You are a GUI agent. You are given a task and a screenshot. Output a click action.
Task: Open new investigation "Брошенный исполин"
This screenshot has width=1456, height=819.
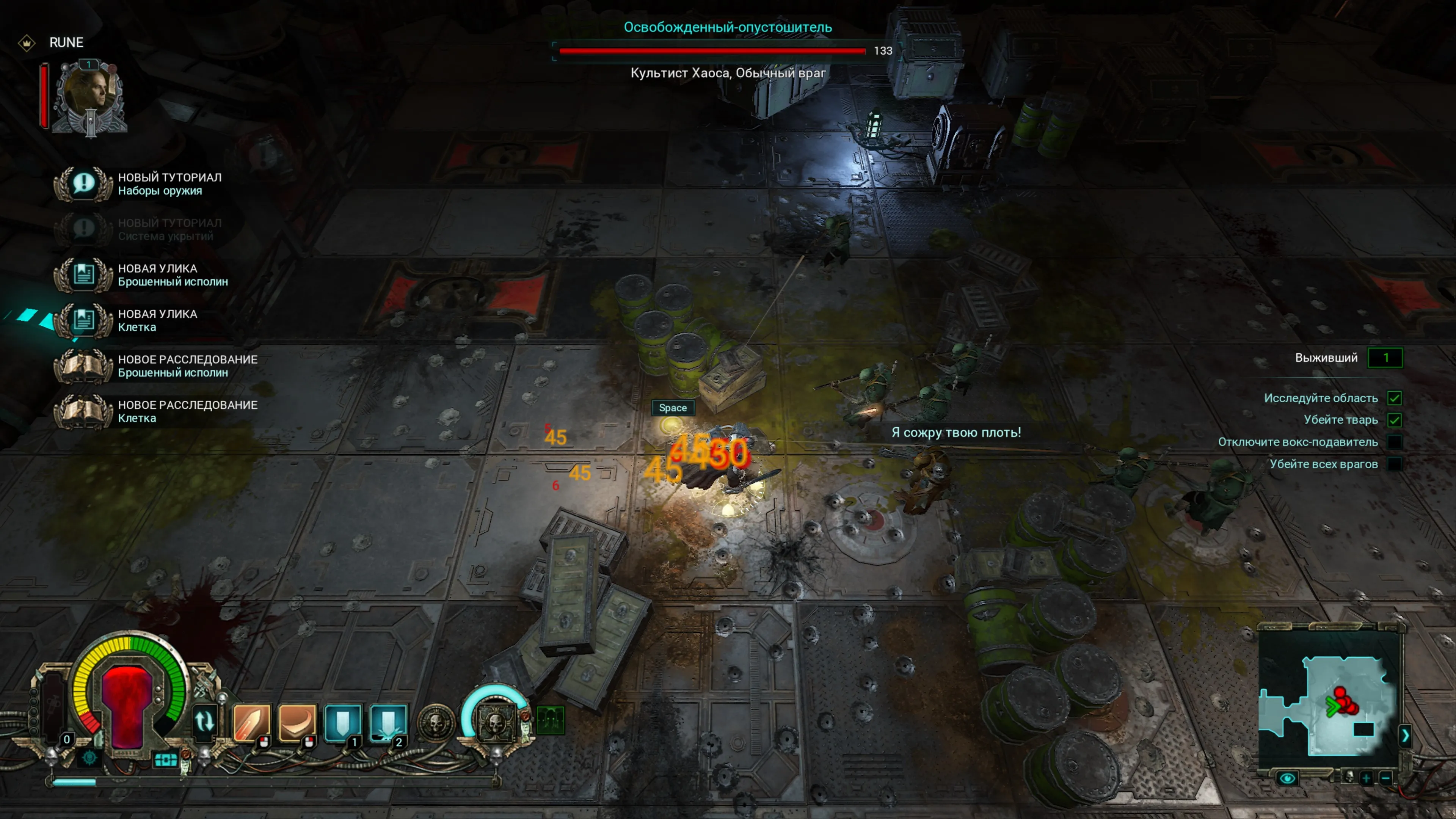pos(84,366)
